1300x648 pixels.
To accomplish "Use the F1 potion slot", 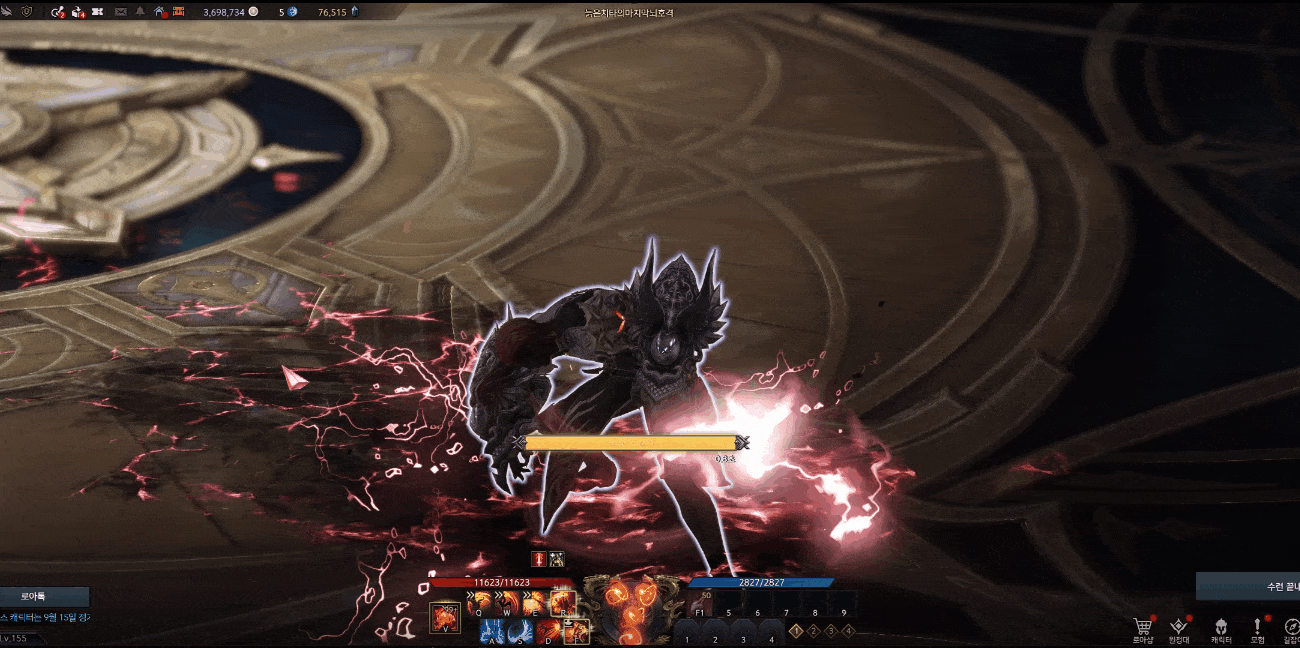I will pos(700,605).
